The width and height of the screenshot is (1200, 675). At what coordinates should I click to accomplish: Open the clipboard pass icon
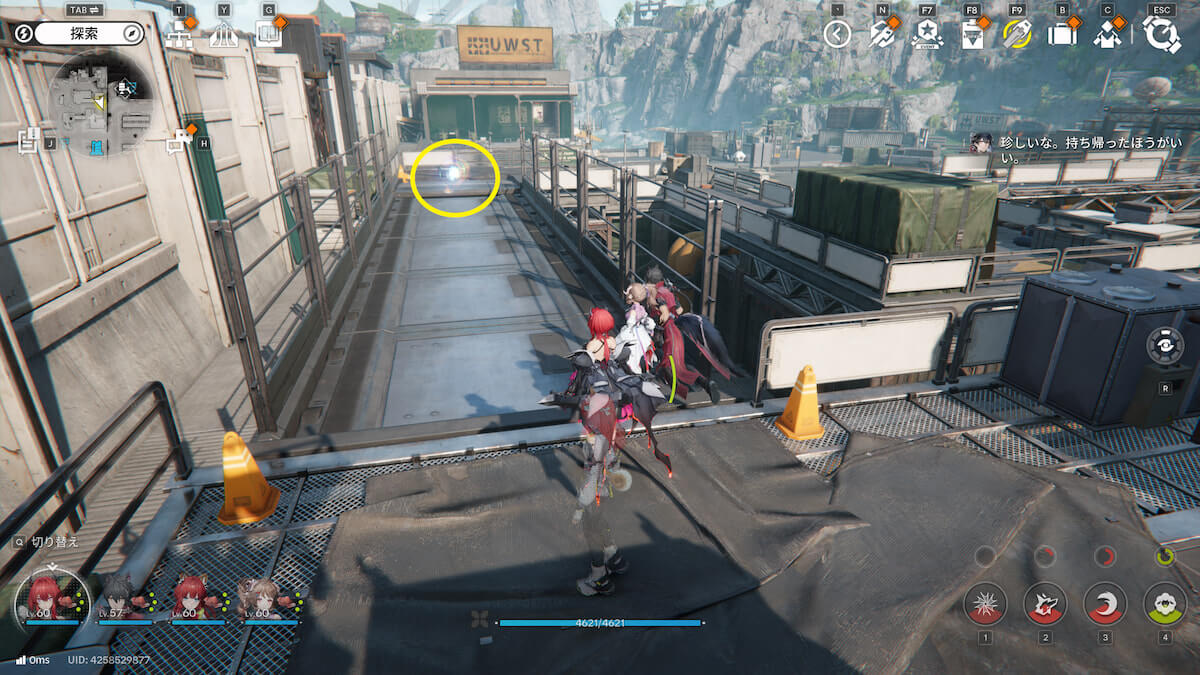tap(972, 35)
